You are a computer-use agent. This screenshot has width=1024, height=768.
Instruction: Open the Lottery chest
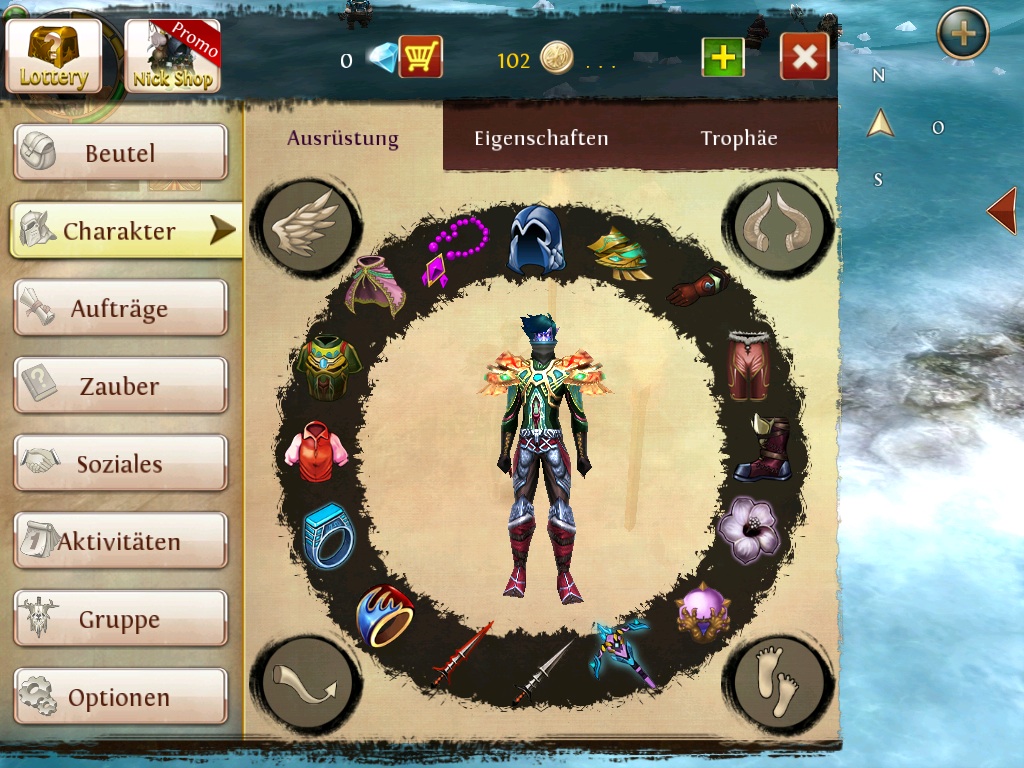54,55
